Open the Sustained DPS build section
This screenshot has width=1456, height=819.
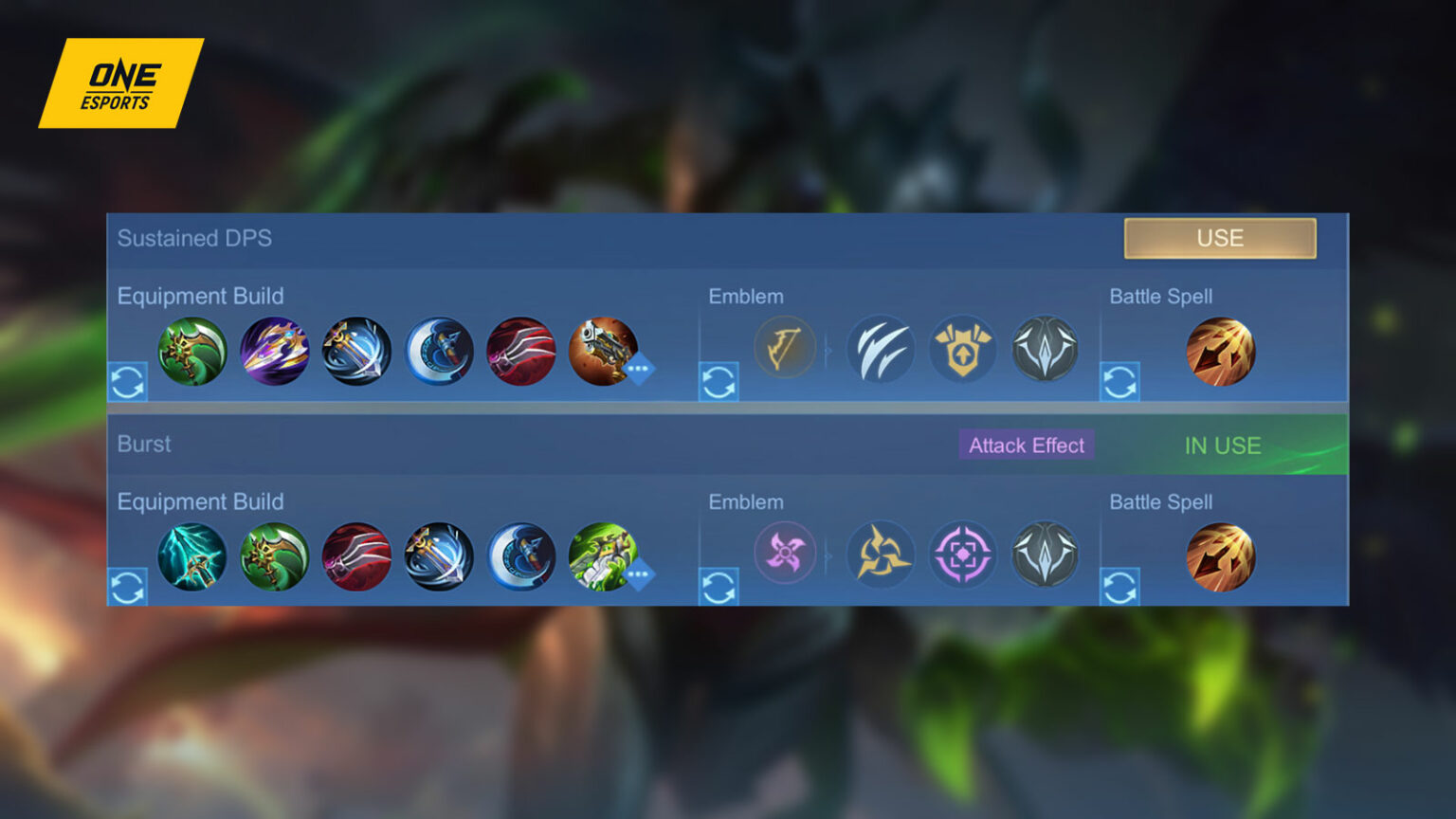(194, 239)
